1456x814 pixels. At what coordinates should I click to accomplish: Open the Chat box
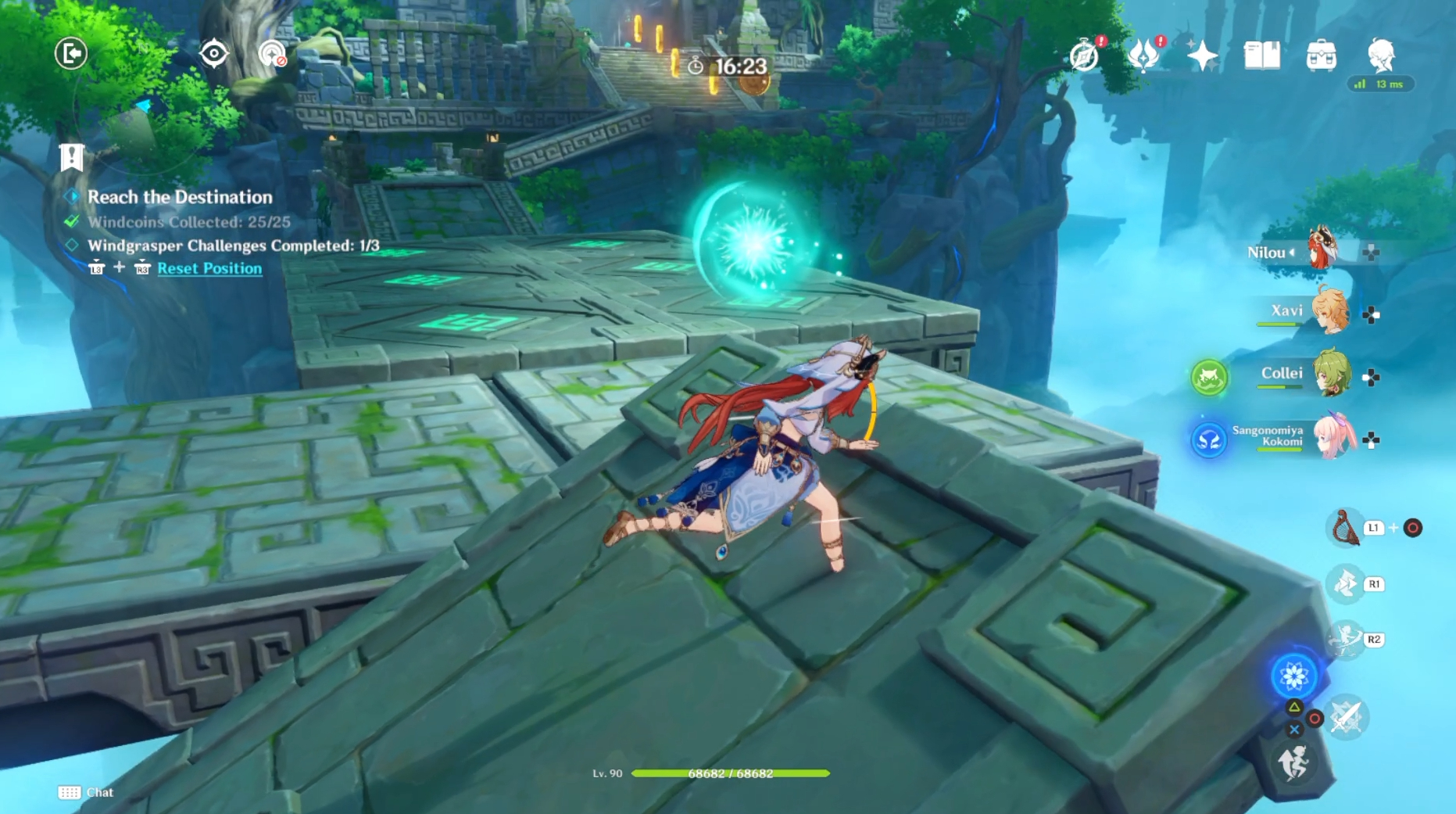coord(86,792)
